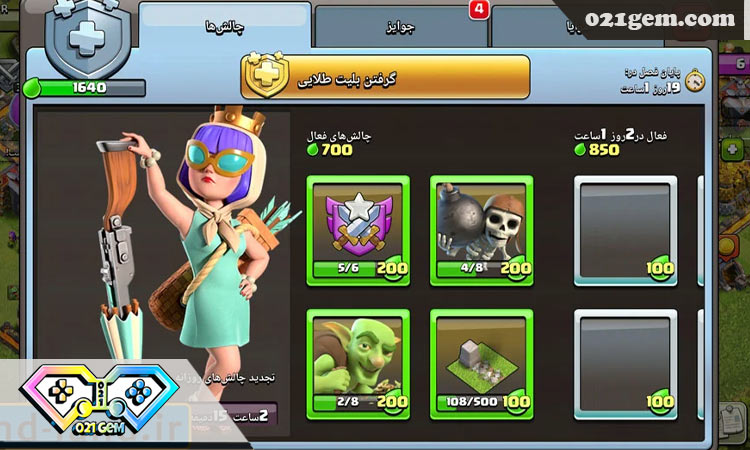
Task: View the gravestone challenge tile
Action: pos(481,362)
